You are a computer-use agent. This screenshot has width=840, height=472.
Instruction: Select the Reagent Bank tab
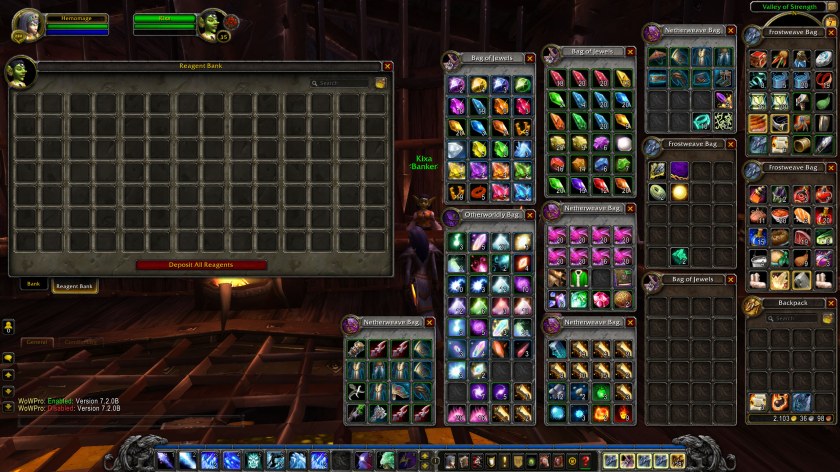click(74, 286)
